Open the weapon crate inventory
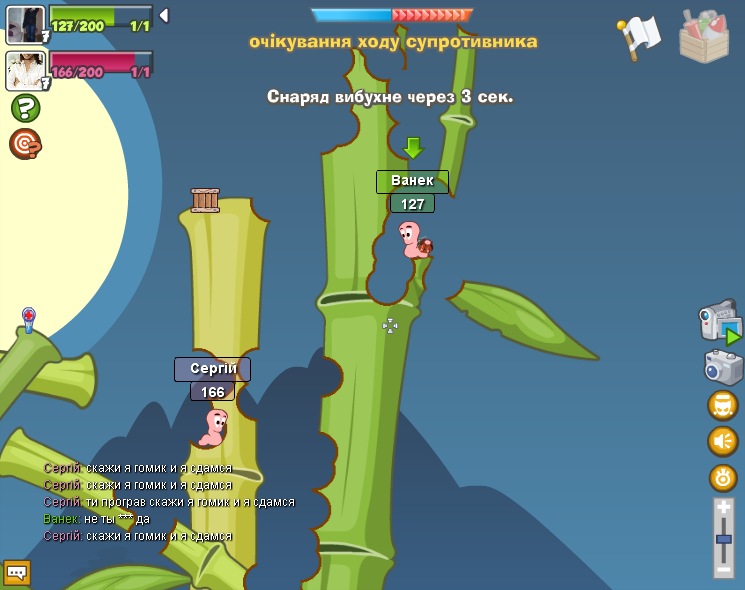Viewport: 745px width, 590px height. 703,37
